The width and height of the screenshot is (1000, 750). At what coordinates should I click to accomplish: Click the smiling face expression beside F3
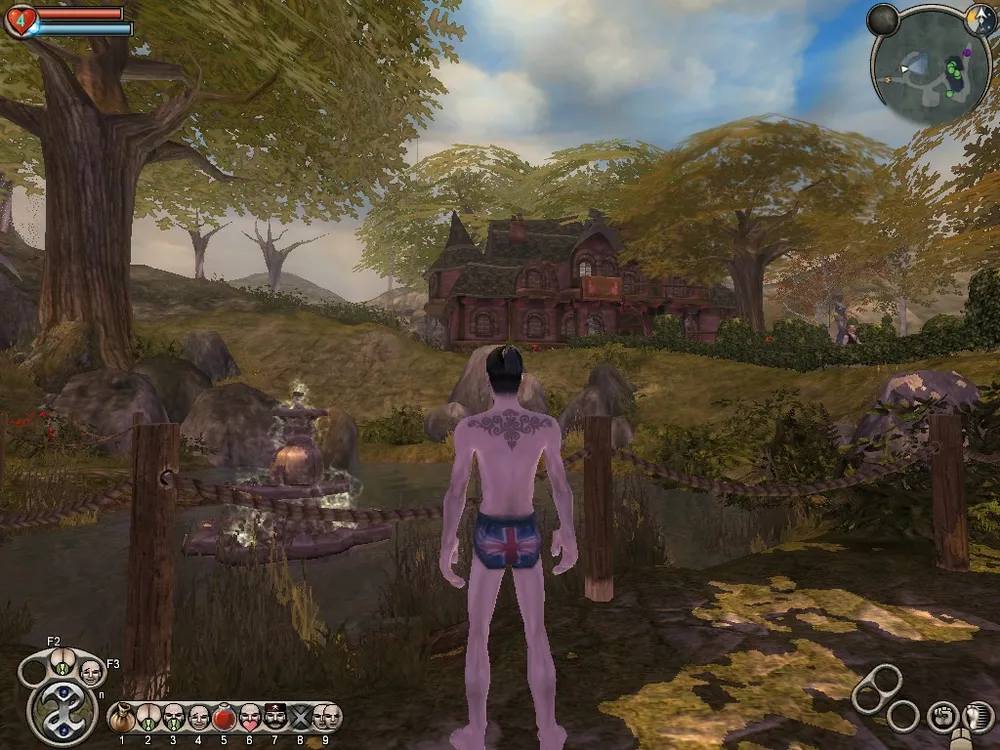[x=90, y=671]
